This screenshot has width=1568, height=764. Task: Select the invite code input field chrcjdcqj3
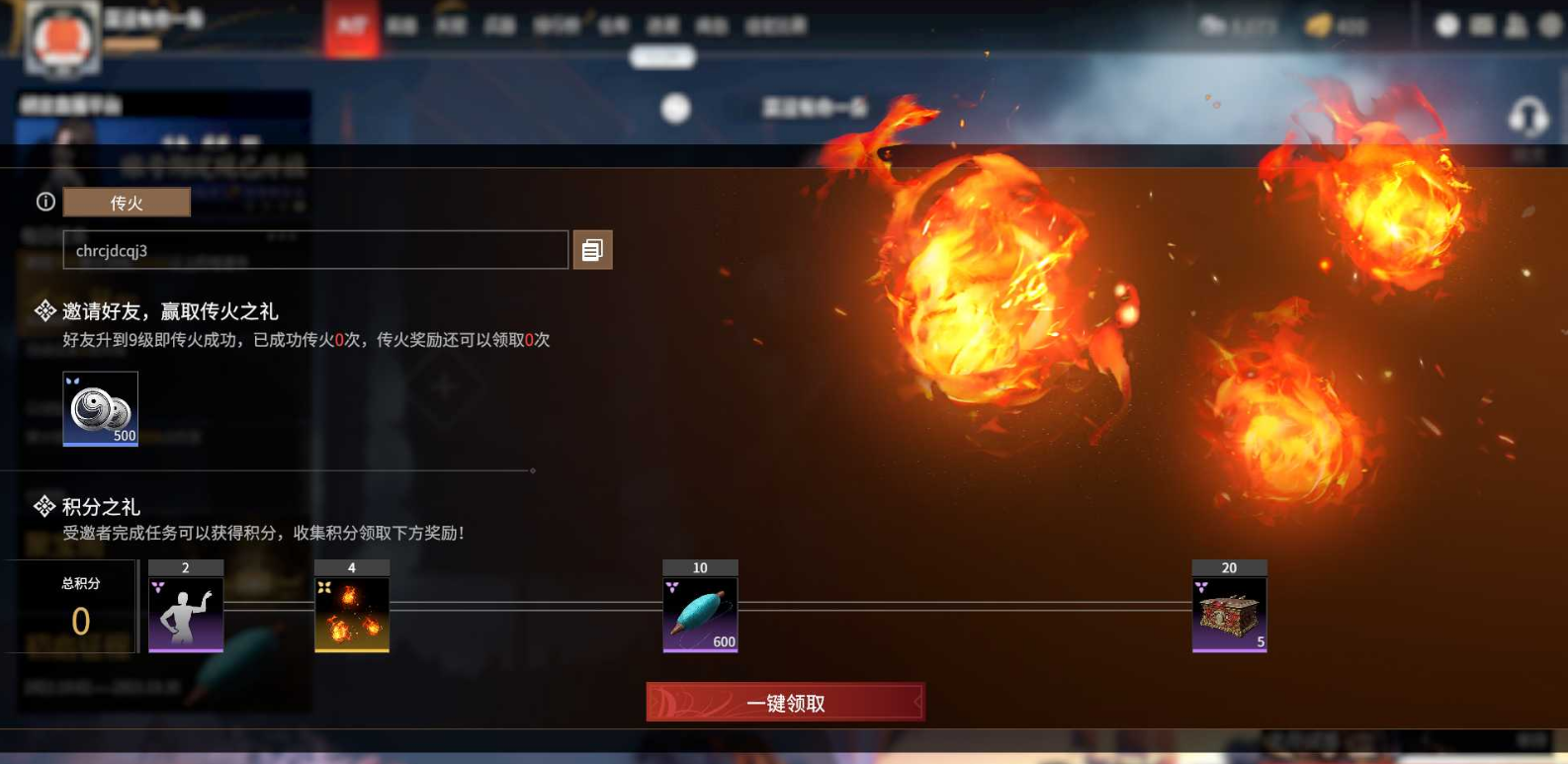[x=316, y=249]
